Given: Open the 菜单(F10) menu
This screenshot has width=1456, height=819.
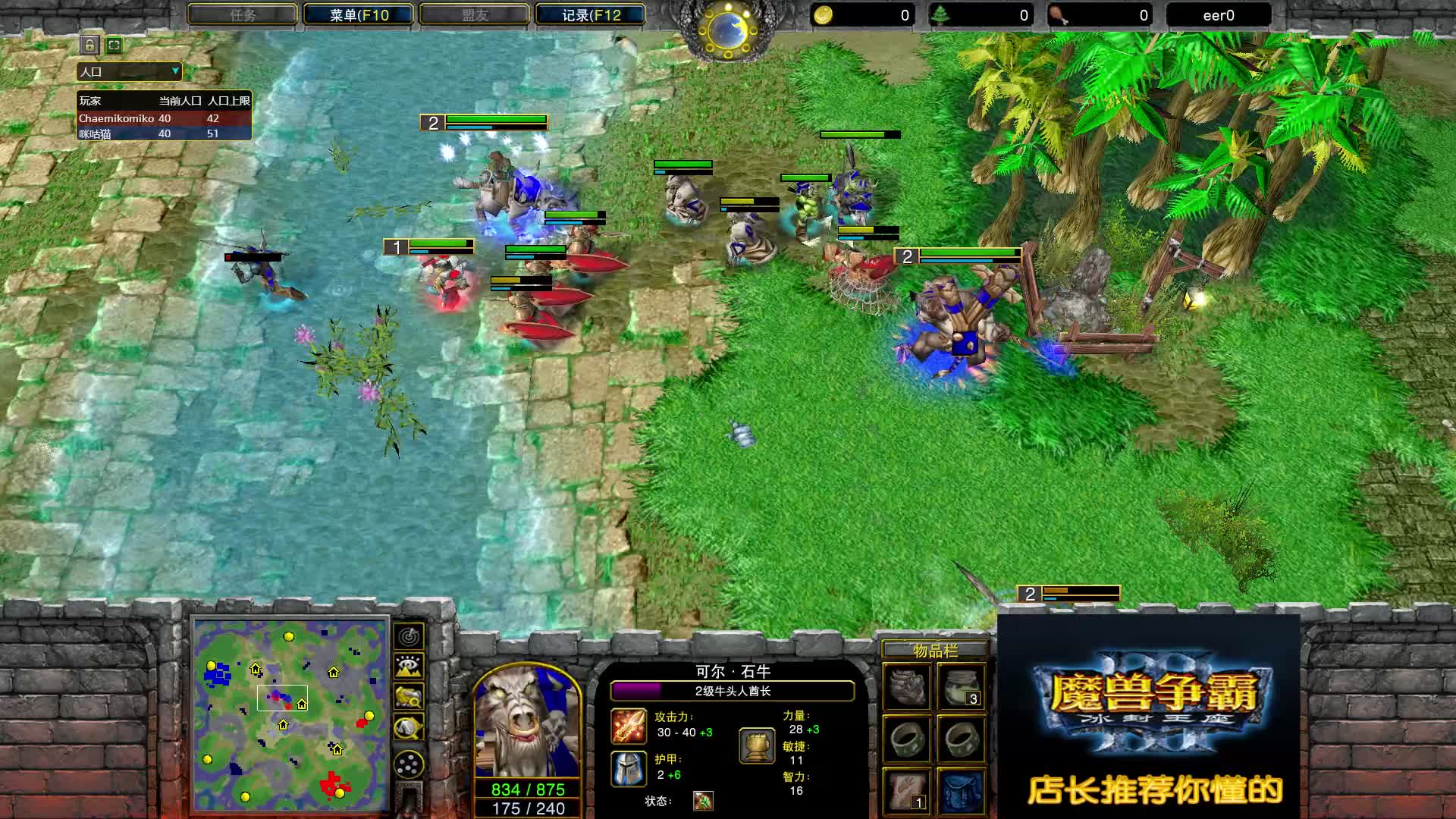Looking at the screenshot, I should point(356,14).
